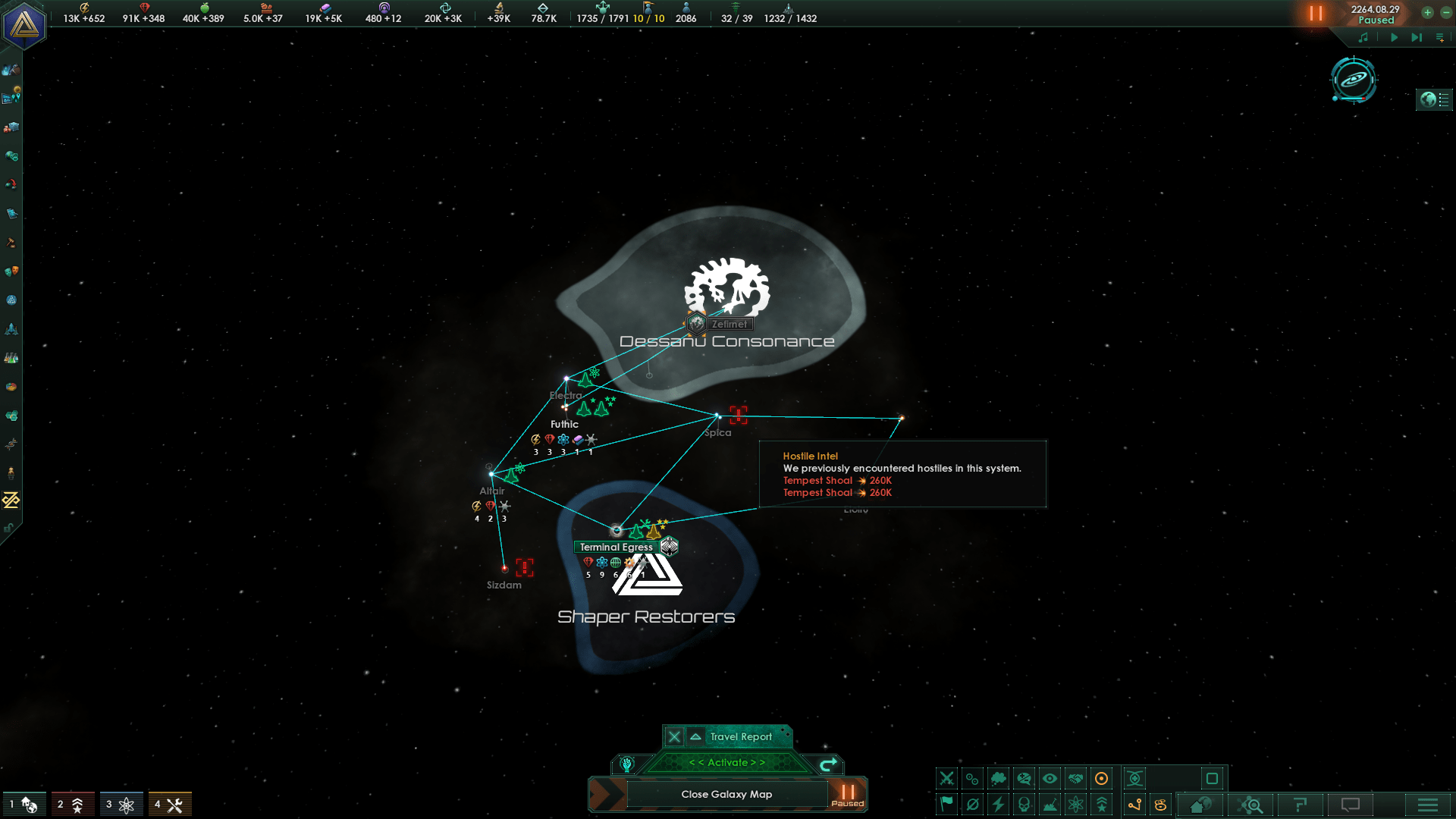Open the chat speech-bubble button
1456x819 pixels.
coord(1351,805)
